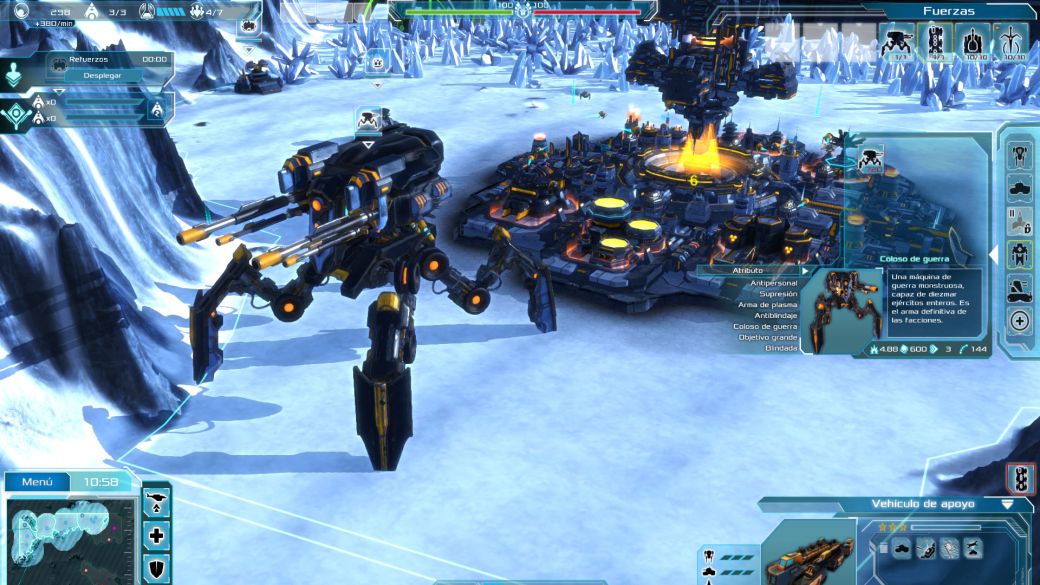Image resolution: width=1040 pixels, height=585 pixels.
Task: Toggle the Vehículo de apoyo panel dropdown arrow
Action: pos(1007,505)
